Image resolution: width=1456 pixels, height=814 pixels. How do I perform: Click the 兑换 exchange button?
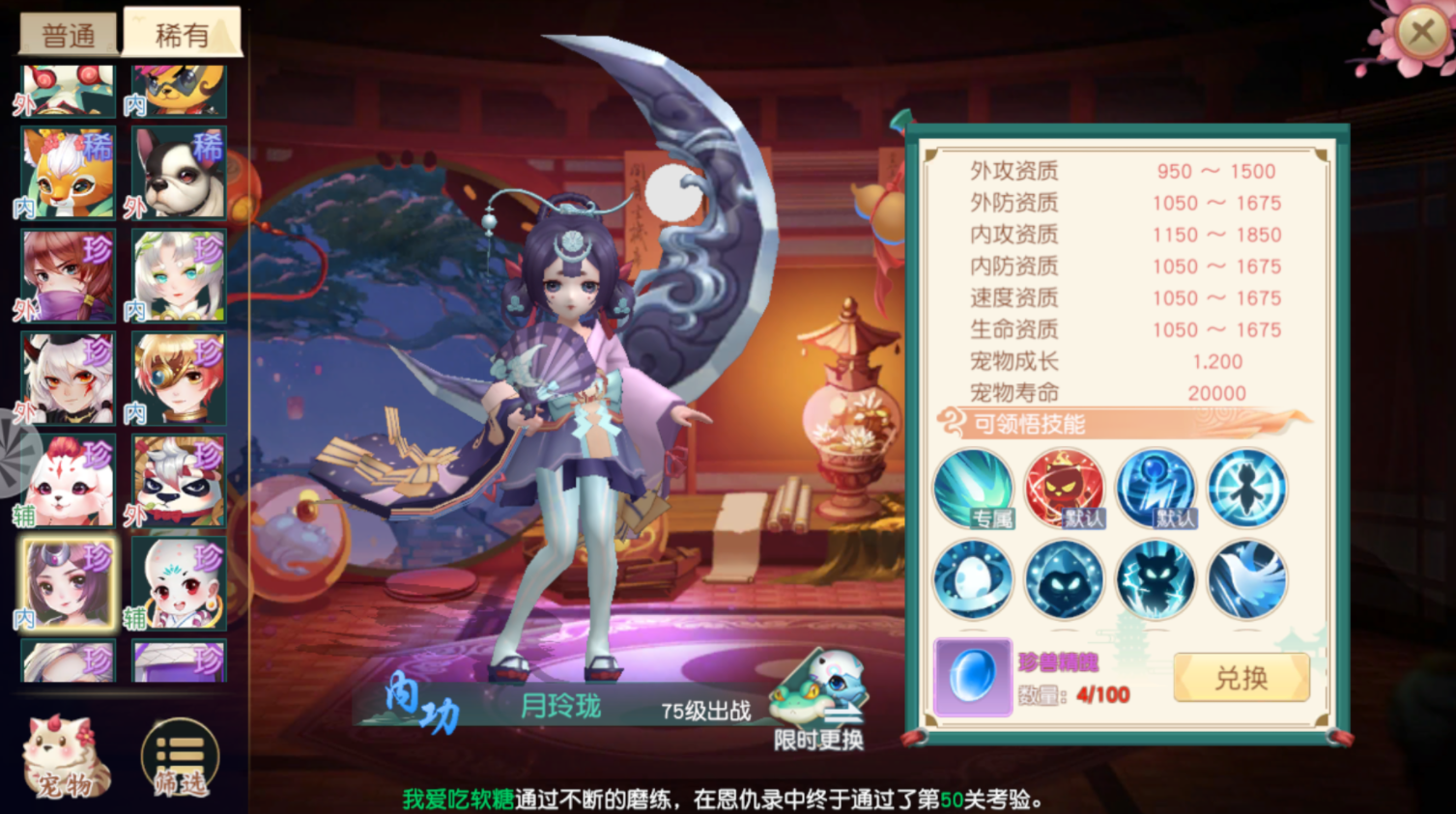pyautogui.click(x=1242, y=677)
